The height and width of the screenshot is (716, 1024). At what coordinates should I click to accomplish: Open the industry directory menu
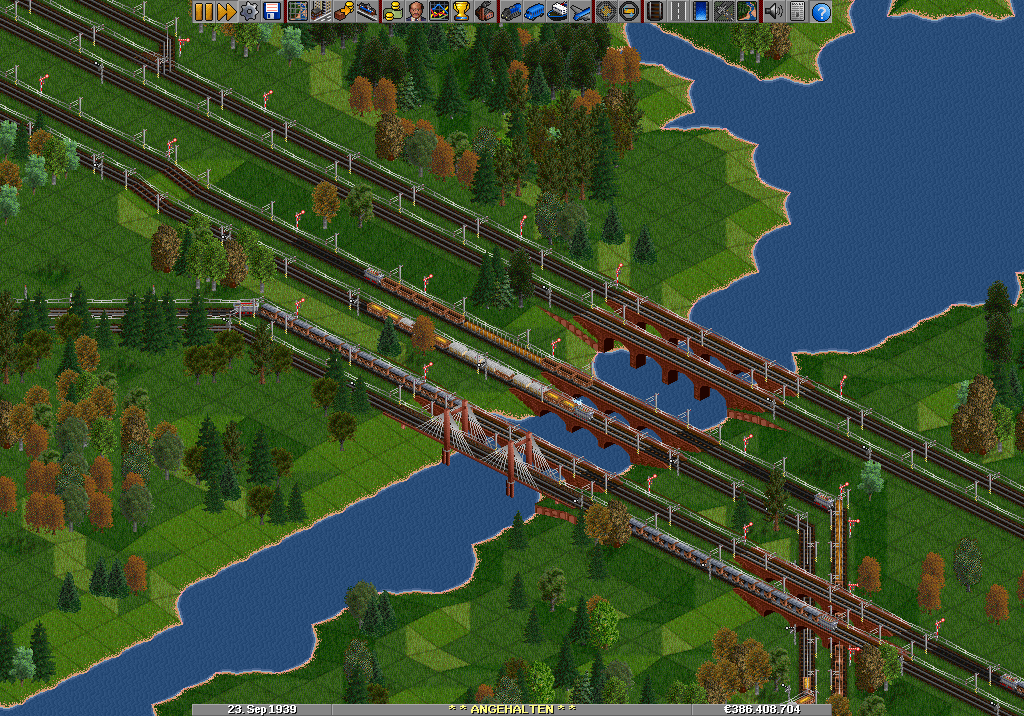point(484,12)
